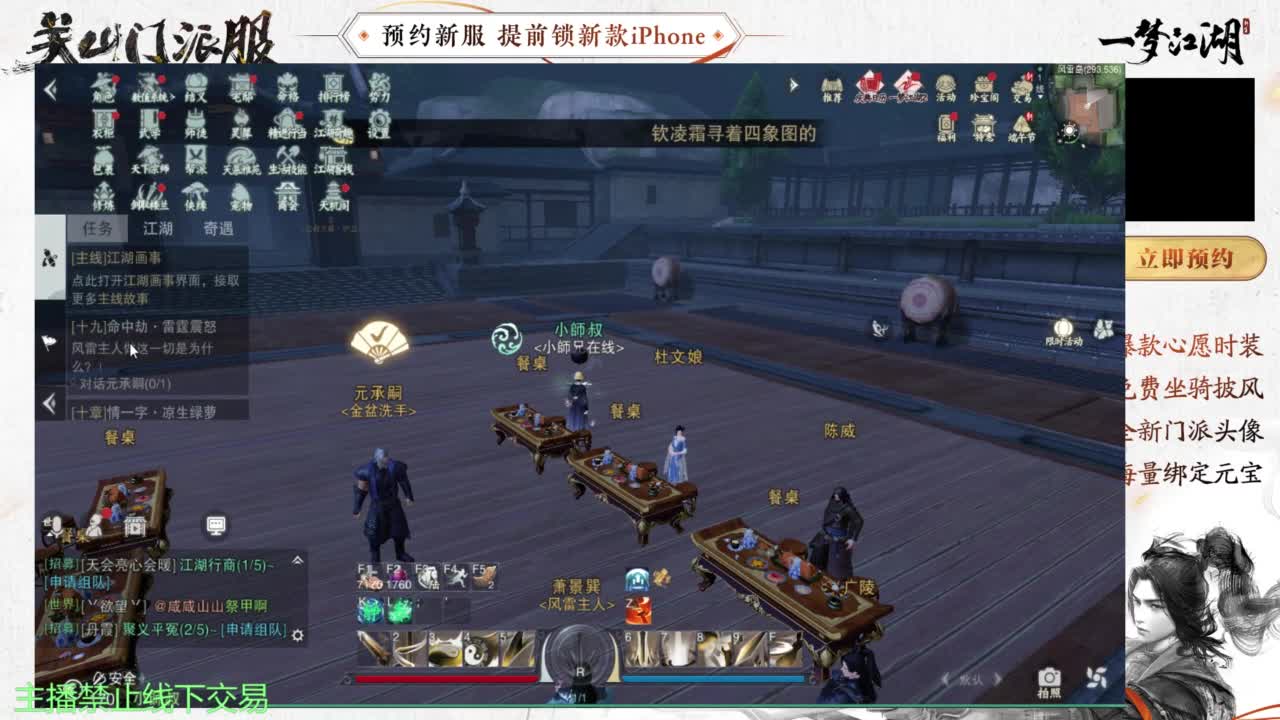Switch to the 江湖 tab
1280x720 pixels.
[x=156, y=230]
